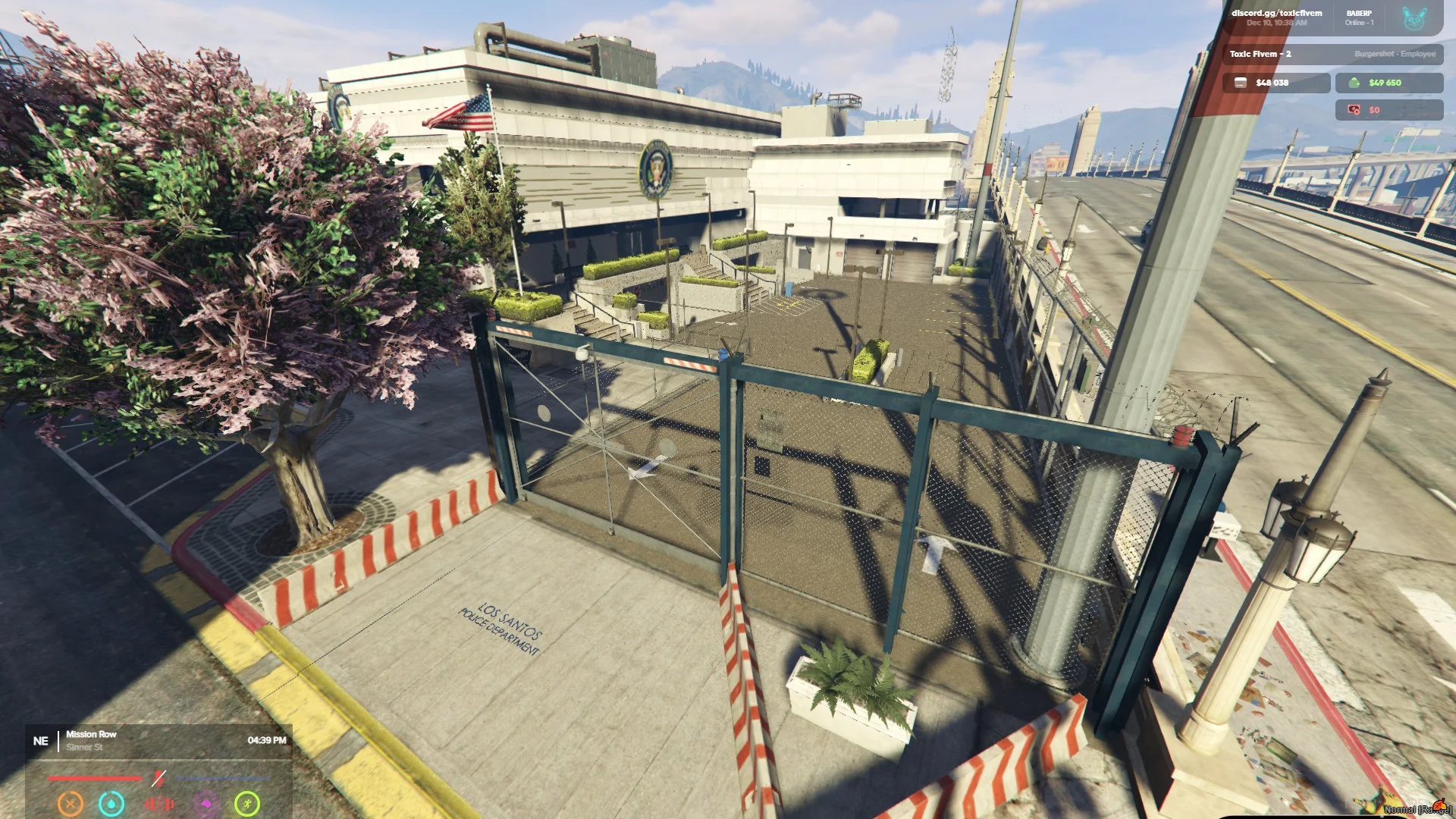Screen dimensions: 1456x819
Task: Click the Toxic Fivem job info bar
Action: [x=1332, y=54]
